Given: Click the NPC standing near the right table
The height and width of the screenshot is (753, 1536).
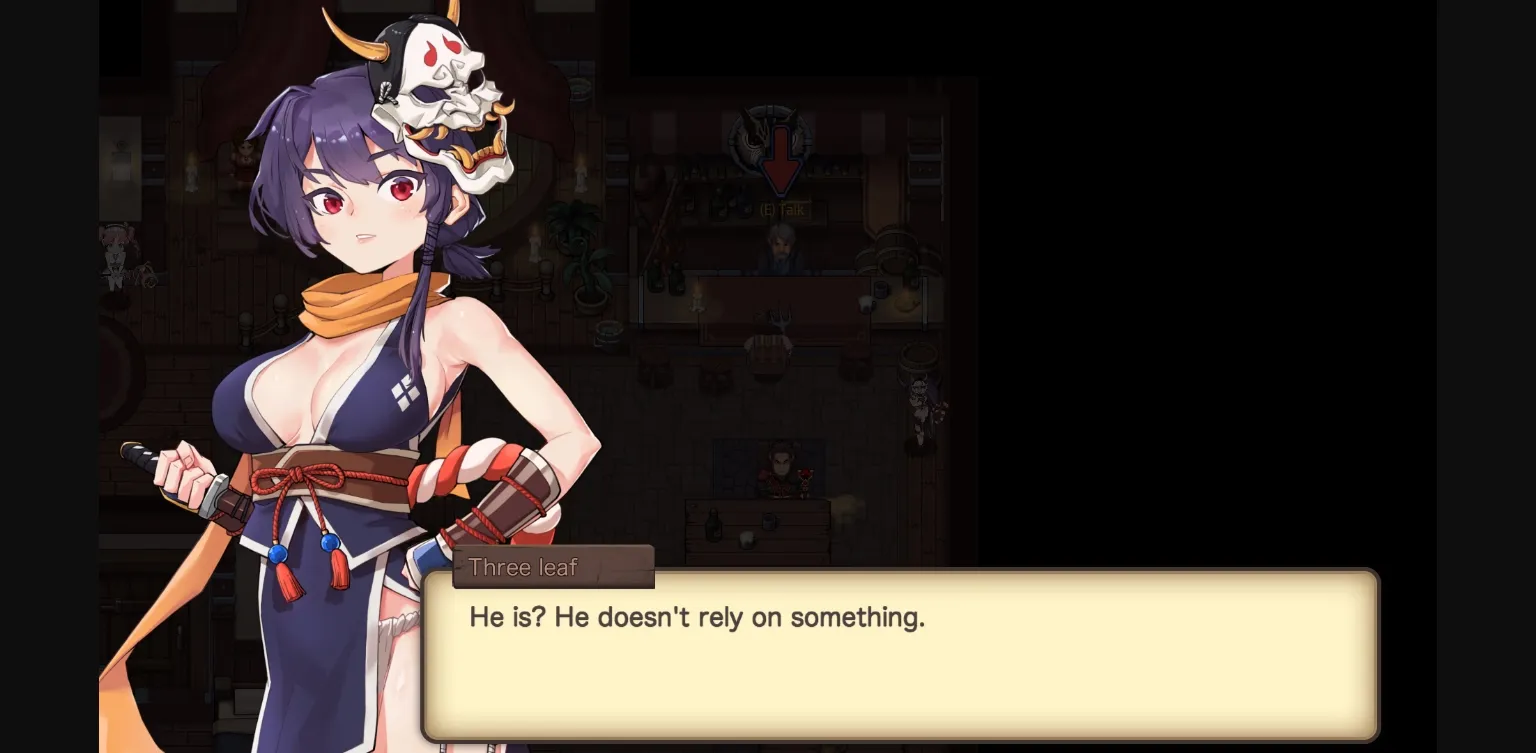Looking at the screenshot, I should [x=921, y=400].
